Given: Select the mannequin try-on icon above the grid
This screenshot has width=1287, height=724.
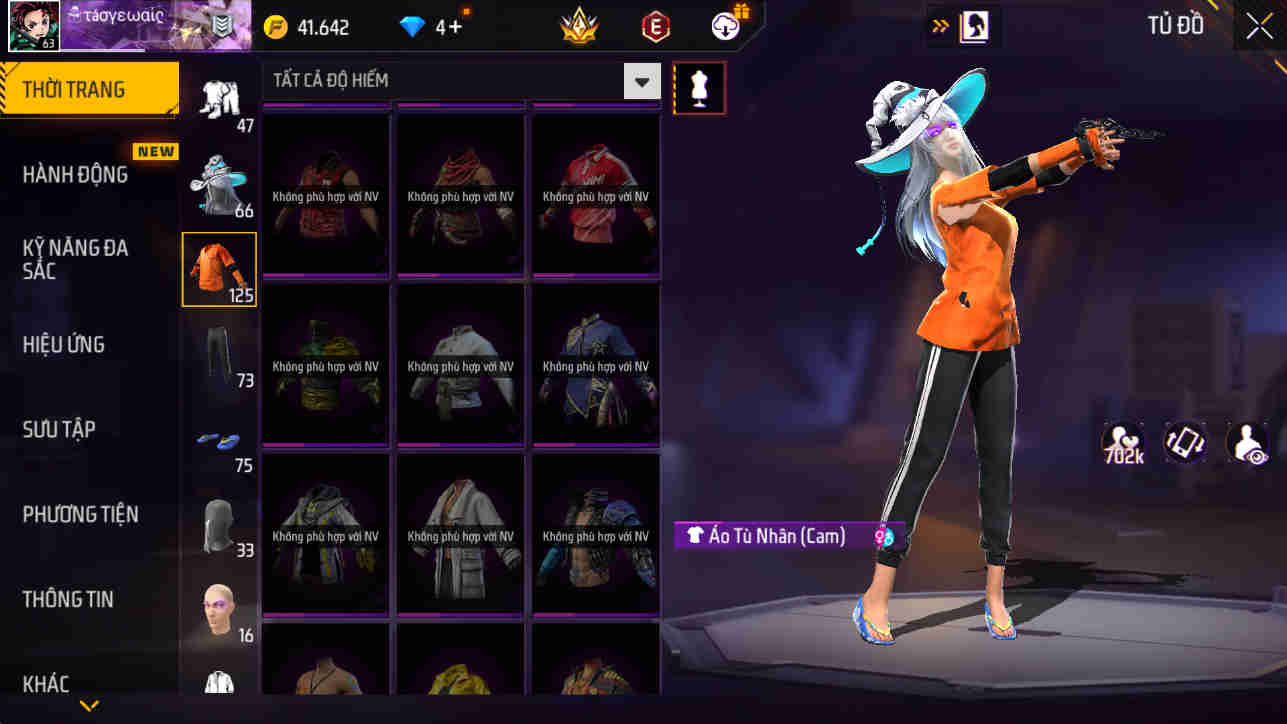Looking at the screenshot, I should coord(699,87).
